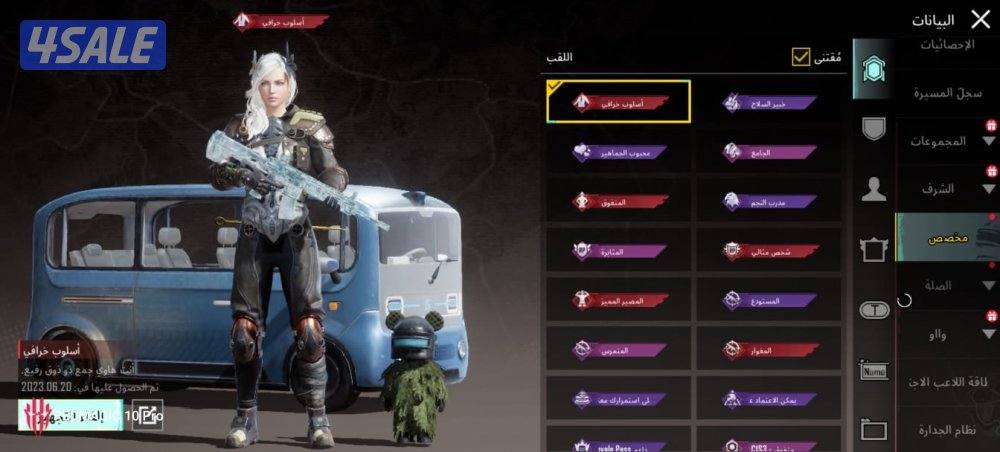
Task: Select the أسلوب خرافي title
Action: pyautogui.click(x=619, y=102)
